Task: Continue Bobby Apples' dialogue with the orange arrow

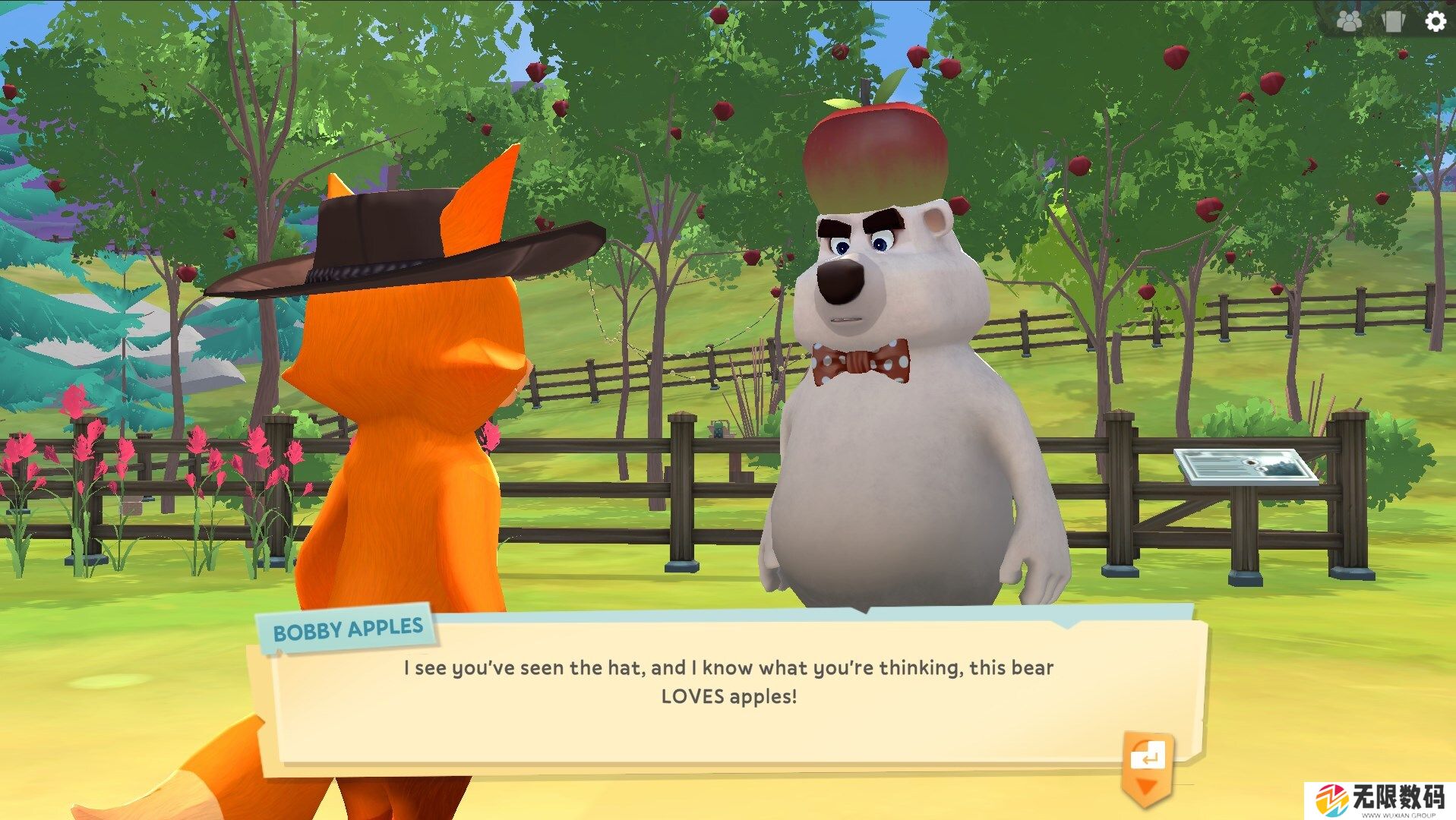Action: coord(1147,765)
